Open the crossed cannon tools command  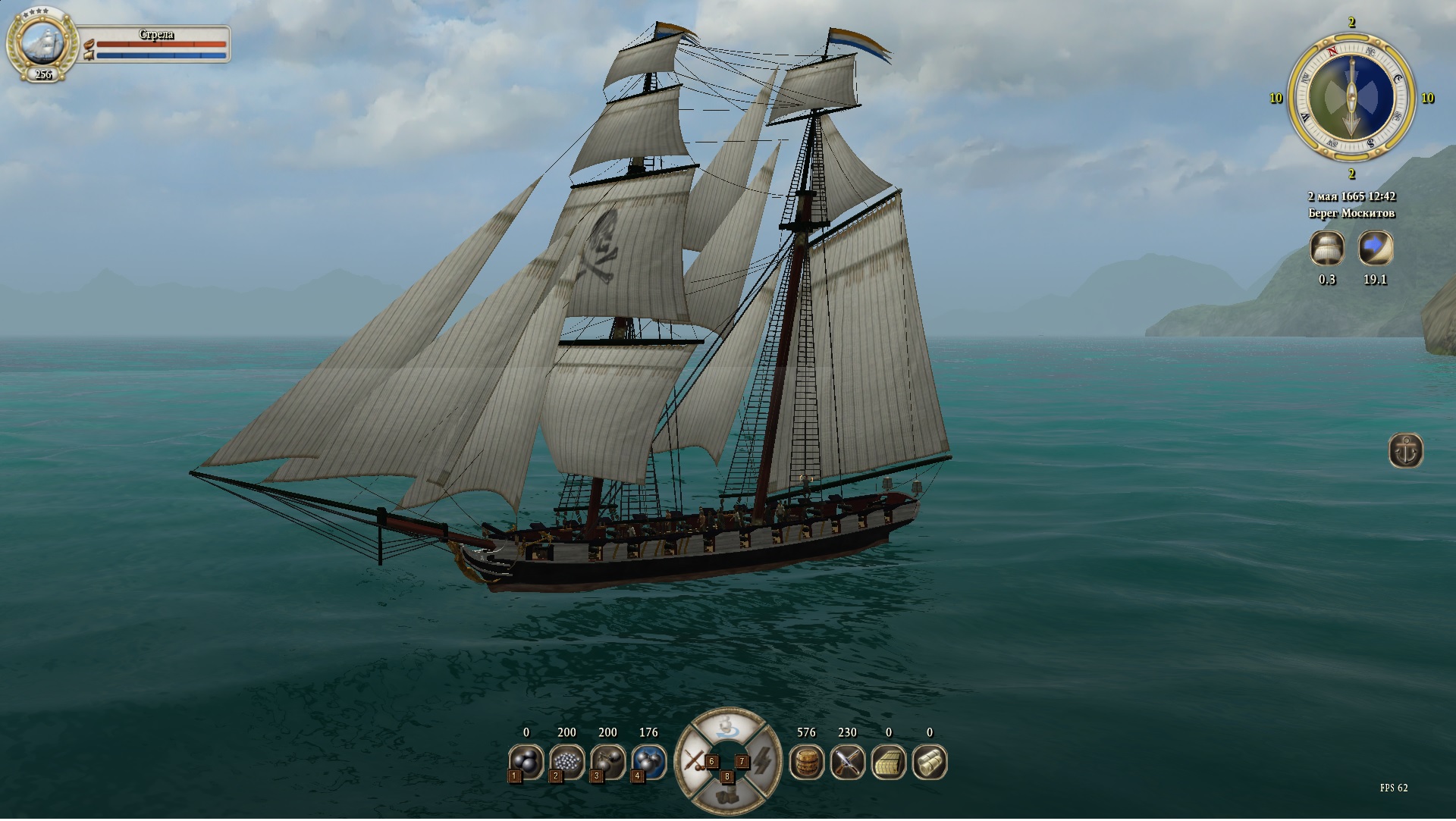(693, 761)
